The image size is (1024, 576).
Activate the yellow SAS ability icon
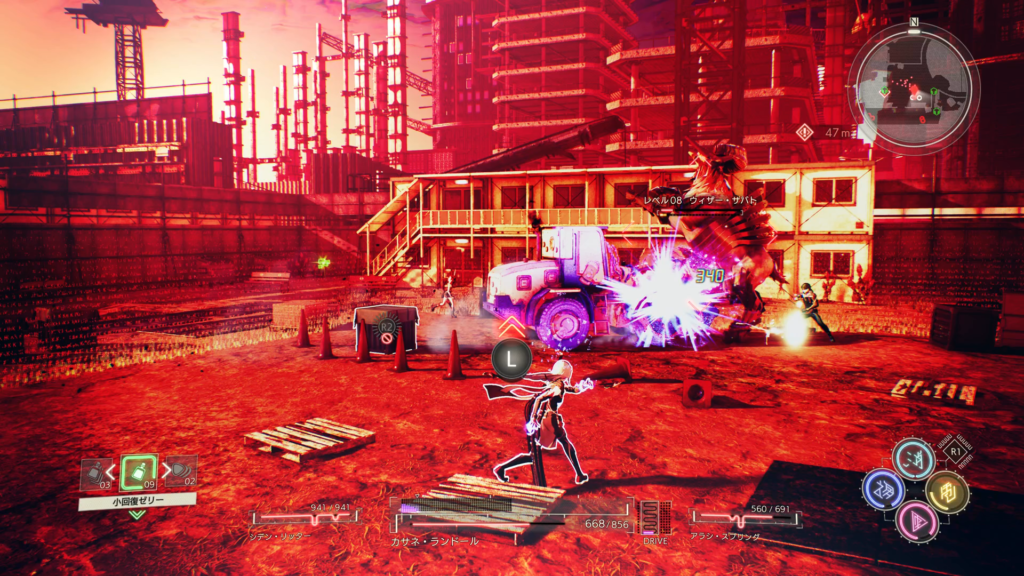click(x=946, y=491)
